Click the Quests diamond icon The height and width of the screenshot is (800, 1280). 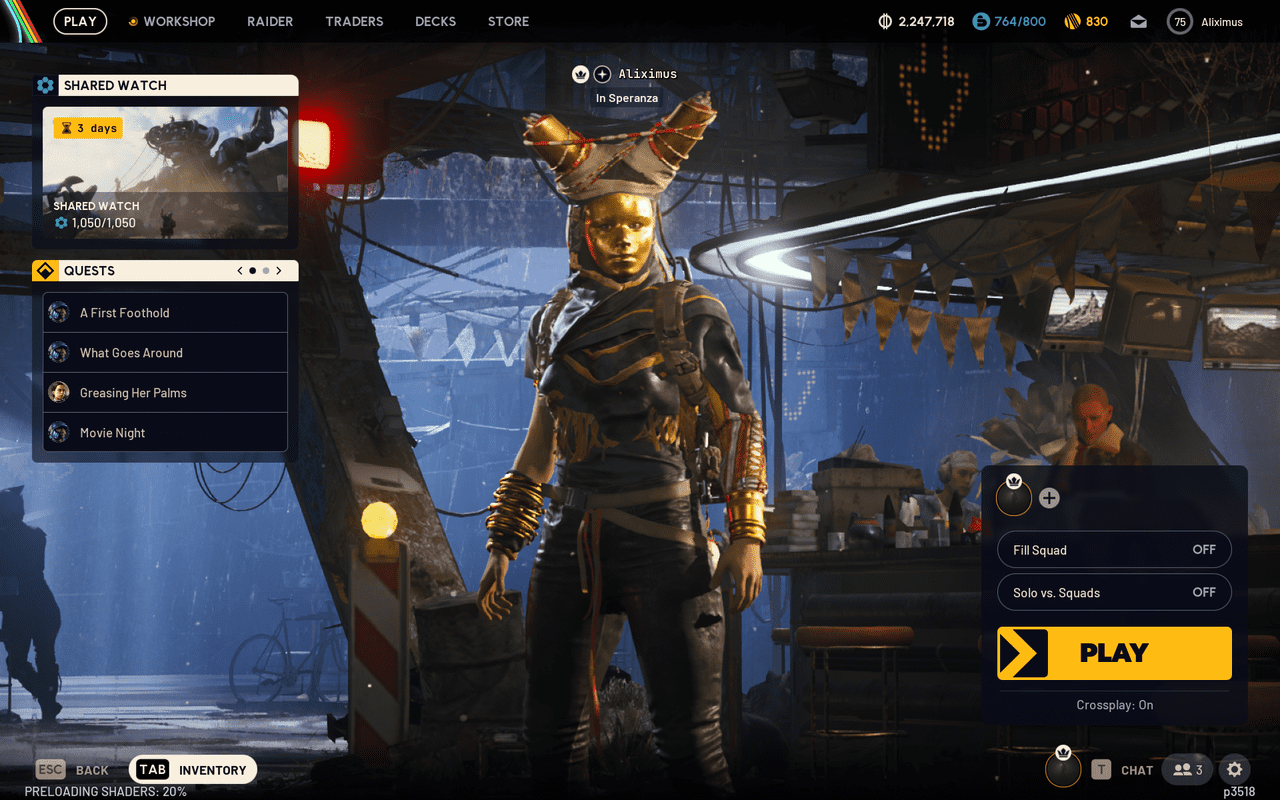(x=46, y=270)
